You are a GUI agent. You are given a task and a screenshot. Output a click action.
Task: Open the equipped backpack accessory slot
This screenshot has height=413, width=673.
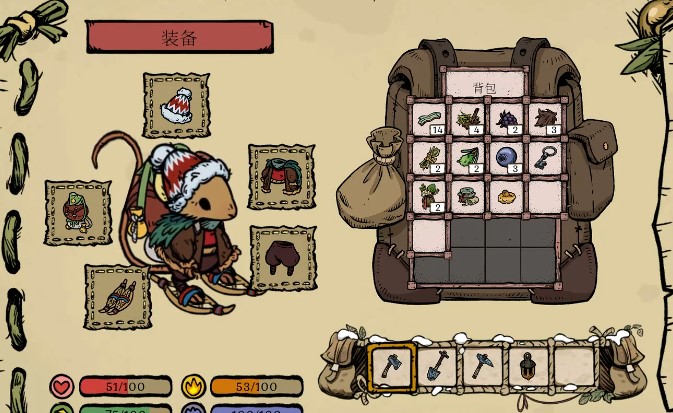coord(77,212)
